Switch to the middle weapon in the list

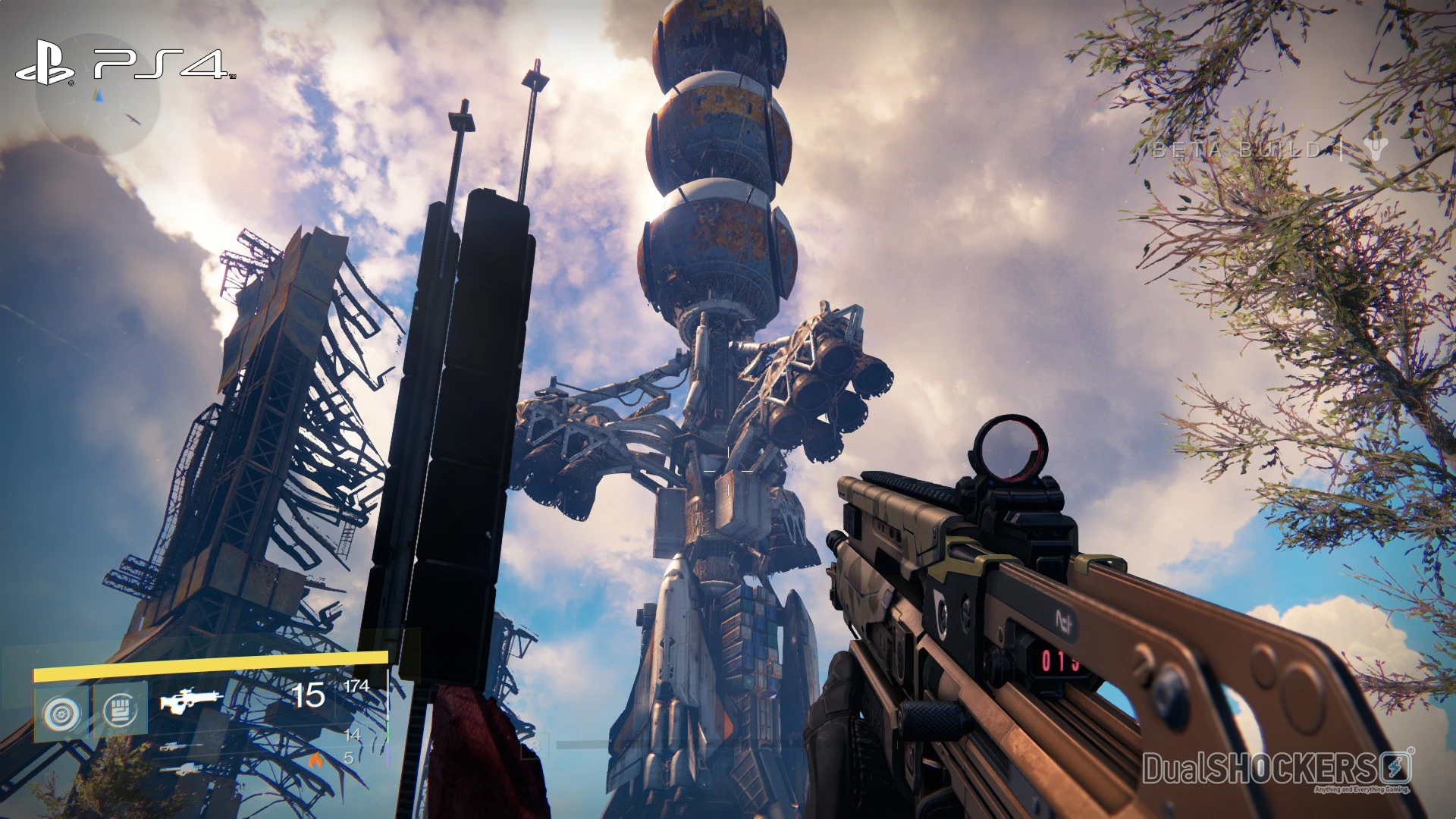(x=180, y=746)
